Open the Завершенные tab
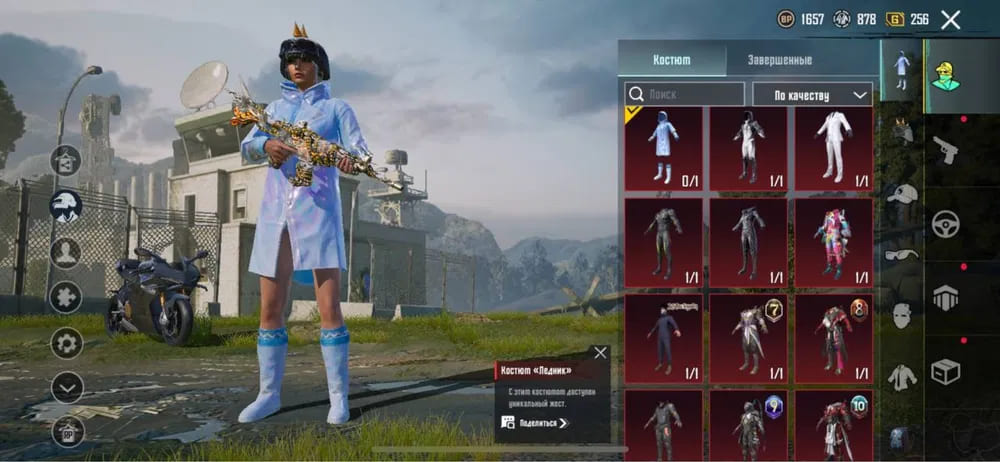The image size is (1000, 462). pos(779,59)
